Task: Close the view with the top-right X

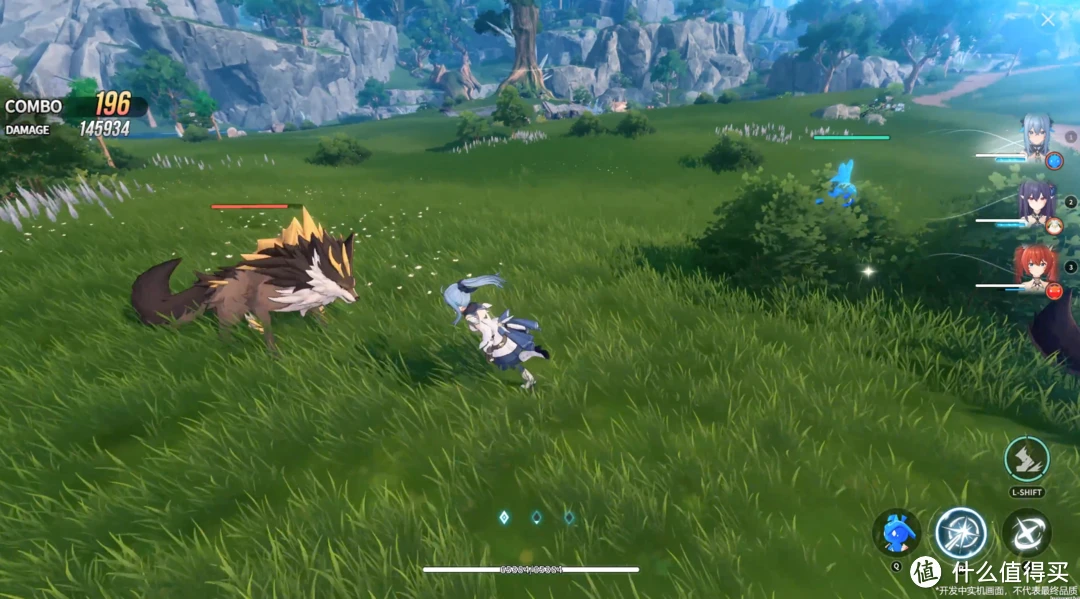Action: pos(1047,20)
